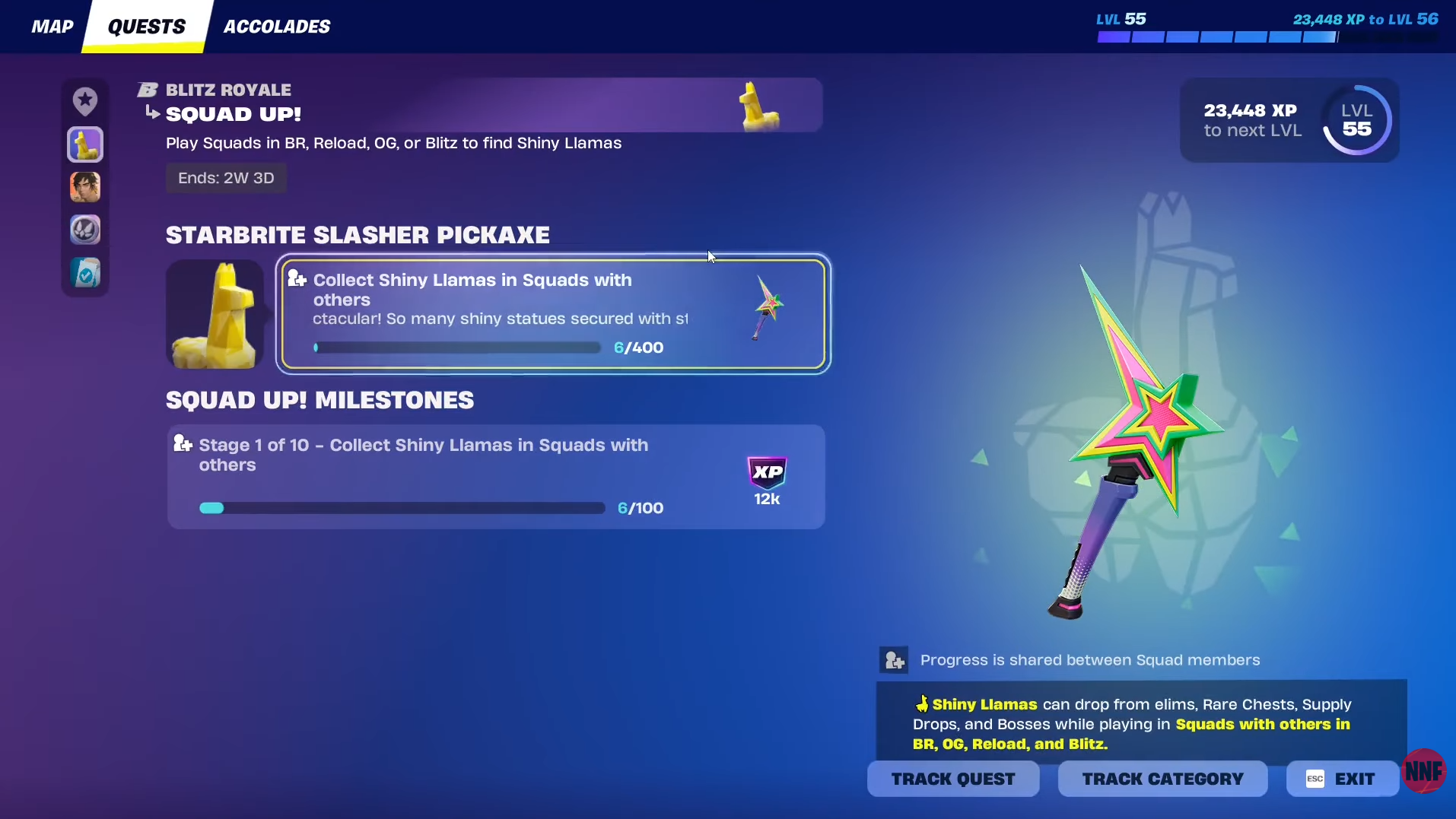
Task: Switch to the Accolades tab
Action: [x=276, y=27]
